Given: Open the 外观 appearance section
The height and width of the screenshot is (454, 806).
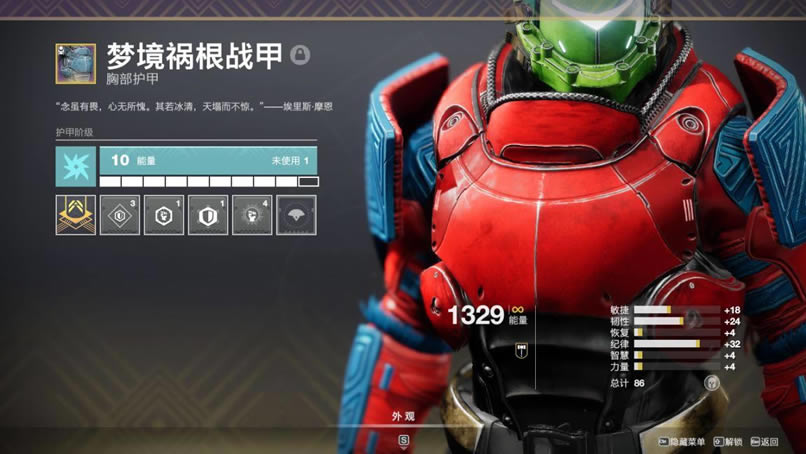Looking at the screenshot, I should coord(404,417).
